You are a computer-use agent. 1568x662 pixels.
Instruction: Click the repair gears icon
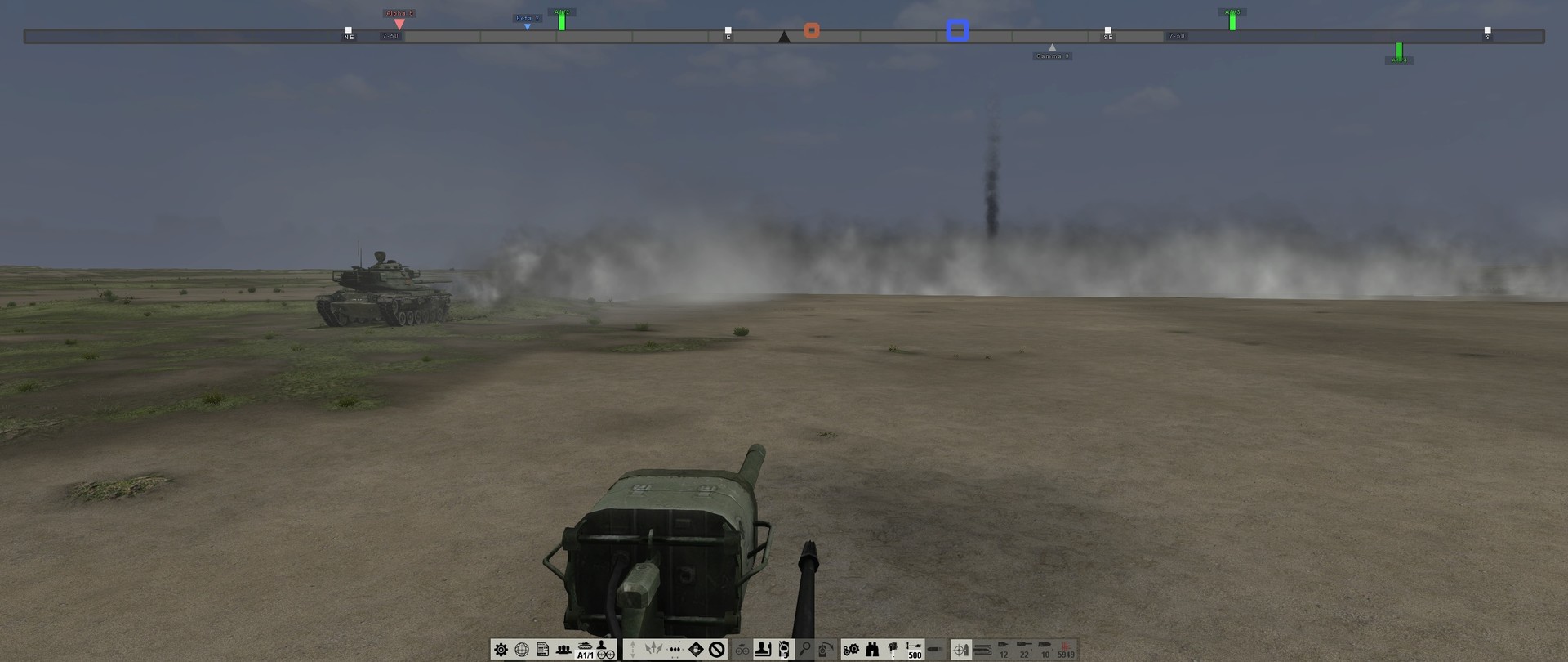pos(853,650)
